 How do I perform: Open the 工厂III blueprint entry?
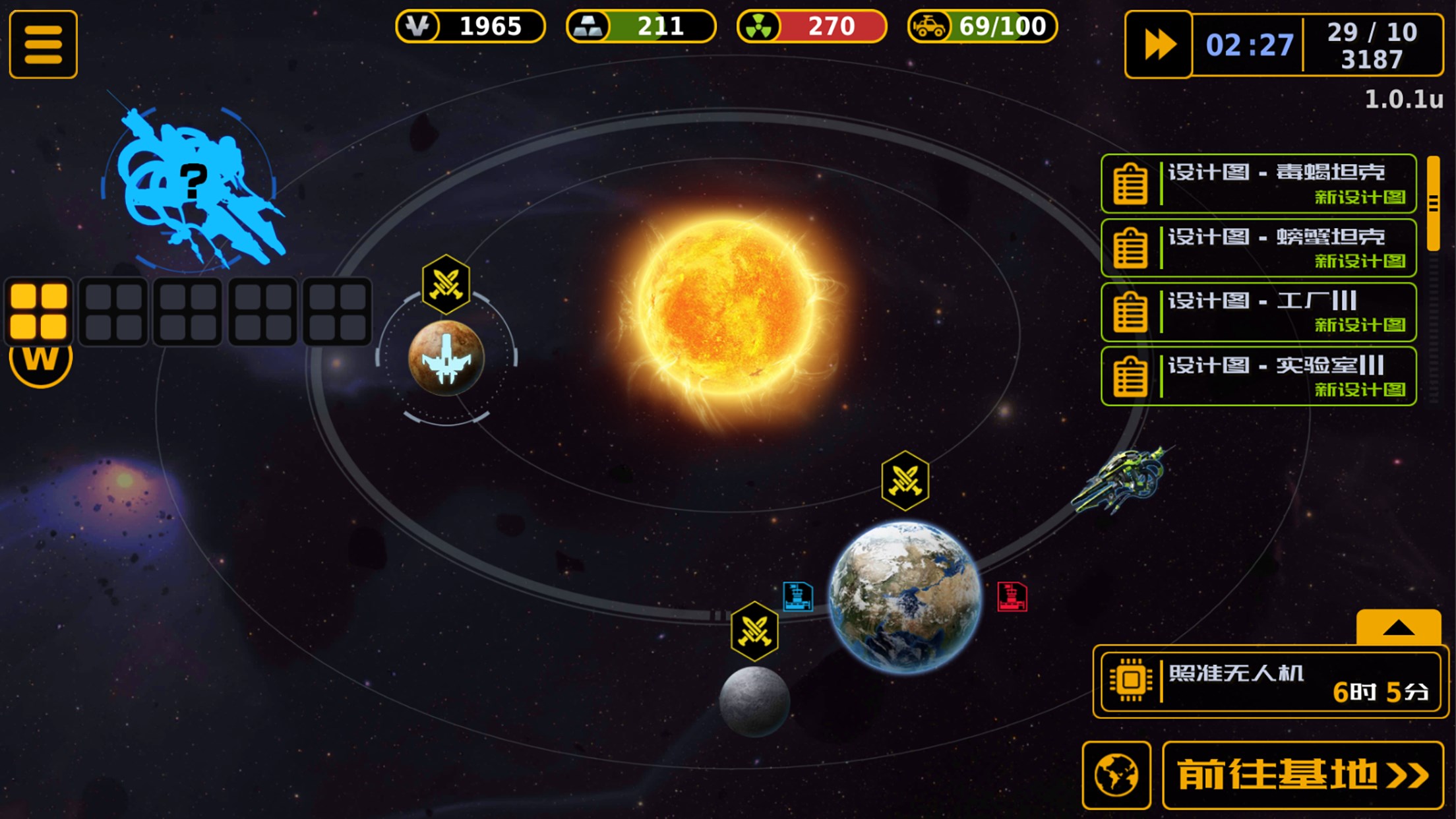[1258, 313]
